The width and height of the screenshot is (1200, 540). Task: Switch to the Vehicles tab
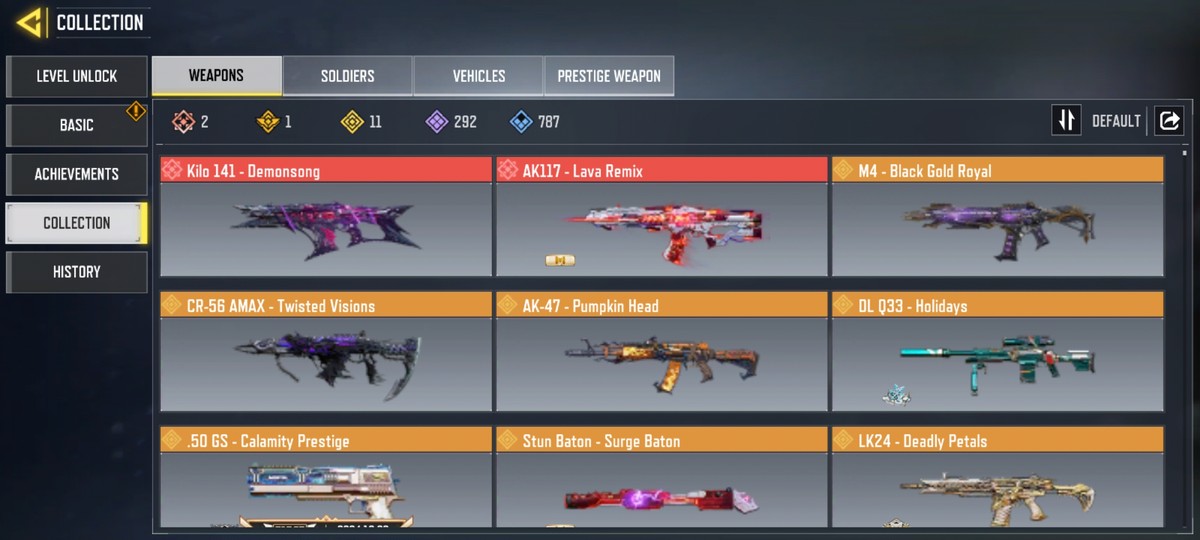[x=478, y=76]
